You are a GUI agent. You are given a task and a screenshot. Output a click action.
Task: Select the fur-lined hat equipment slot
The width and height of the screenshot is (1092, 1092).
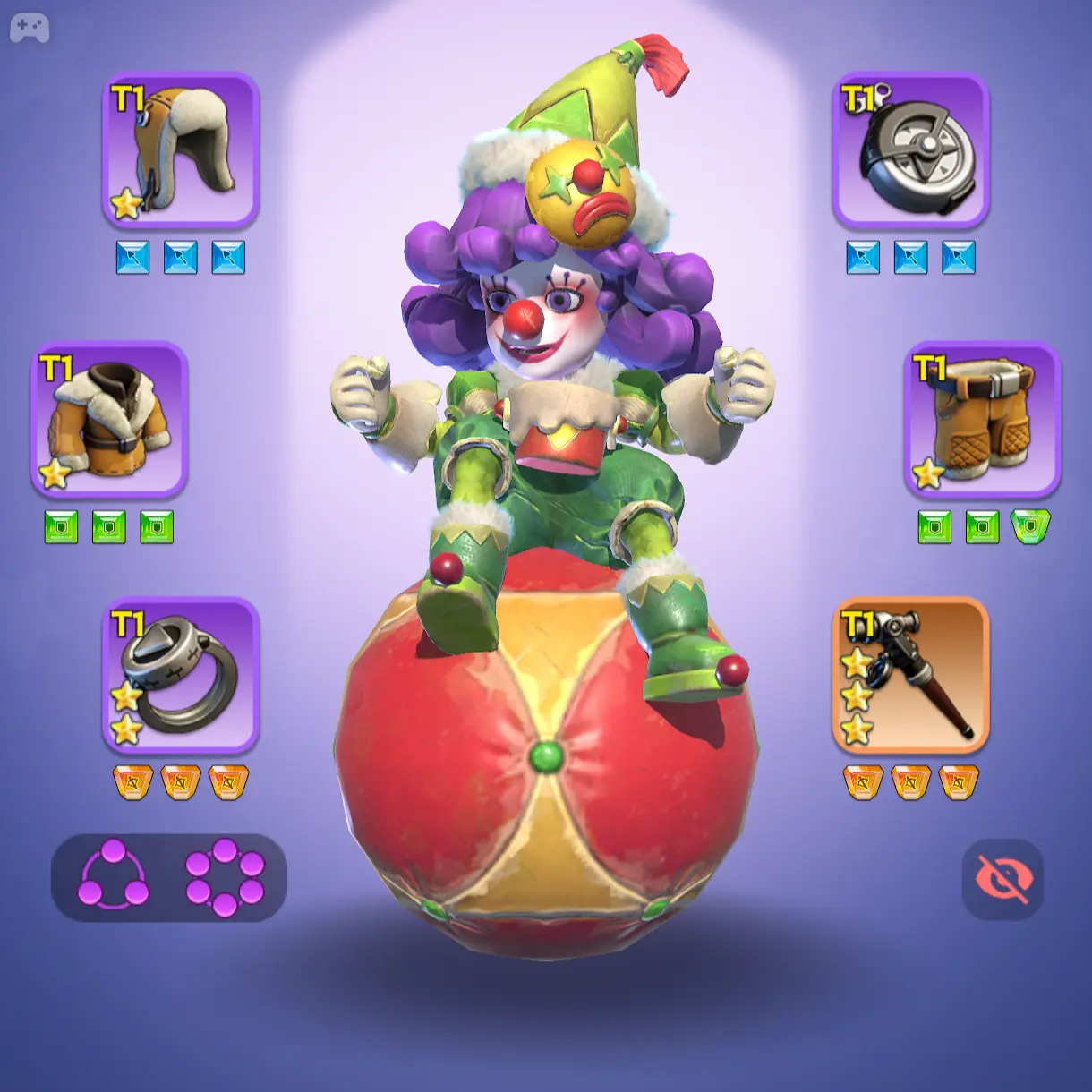[x=181, y=149]
